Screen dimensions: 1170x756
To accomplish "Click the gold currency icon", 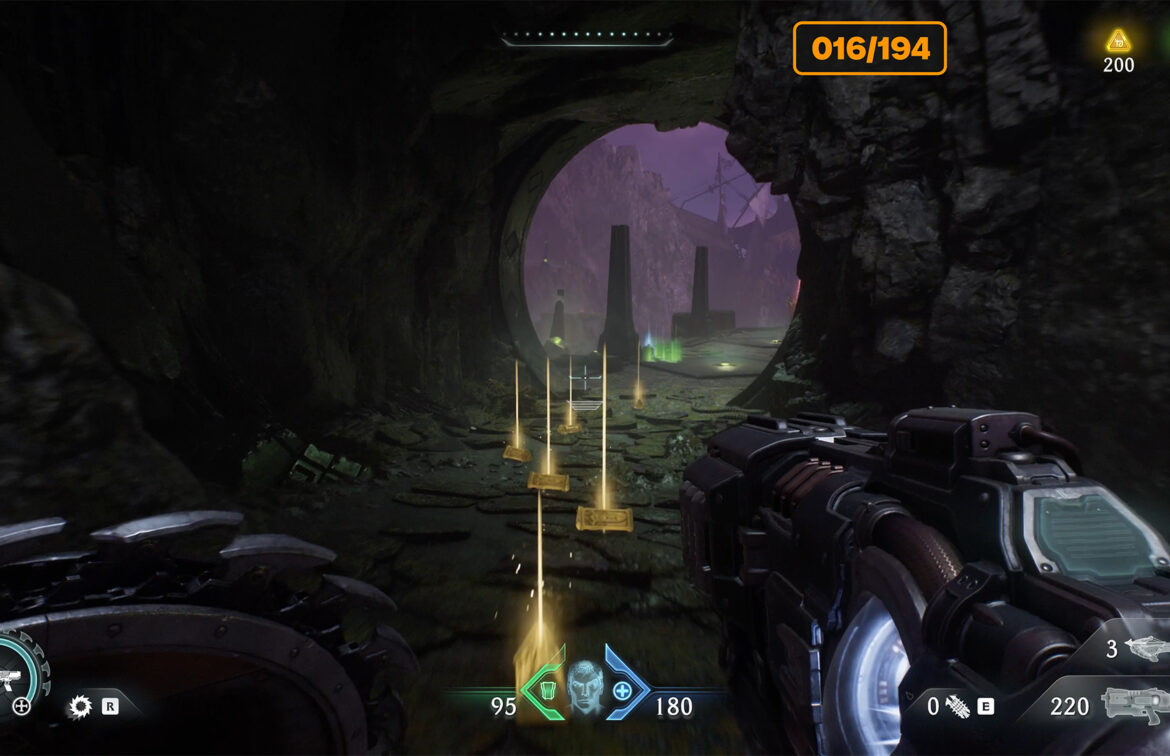I will 1117,41.
